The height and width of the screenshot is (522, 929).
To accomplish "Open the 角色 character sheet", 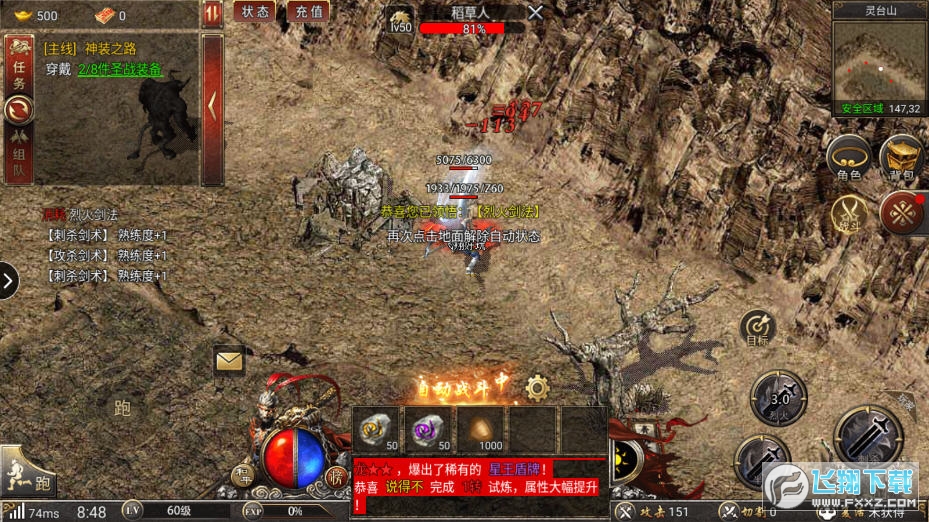I will [848, 158].
